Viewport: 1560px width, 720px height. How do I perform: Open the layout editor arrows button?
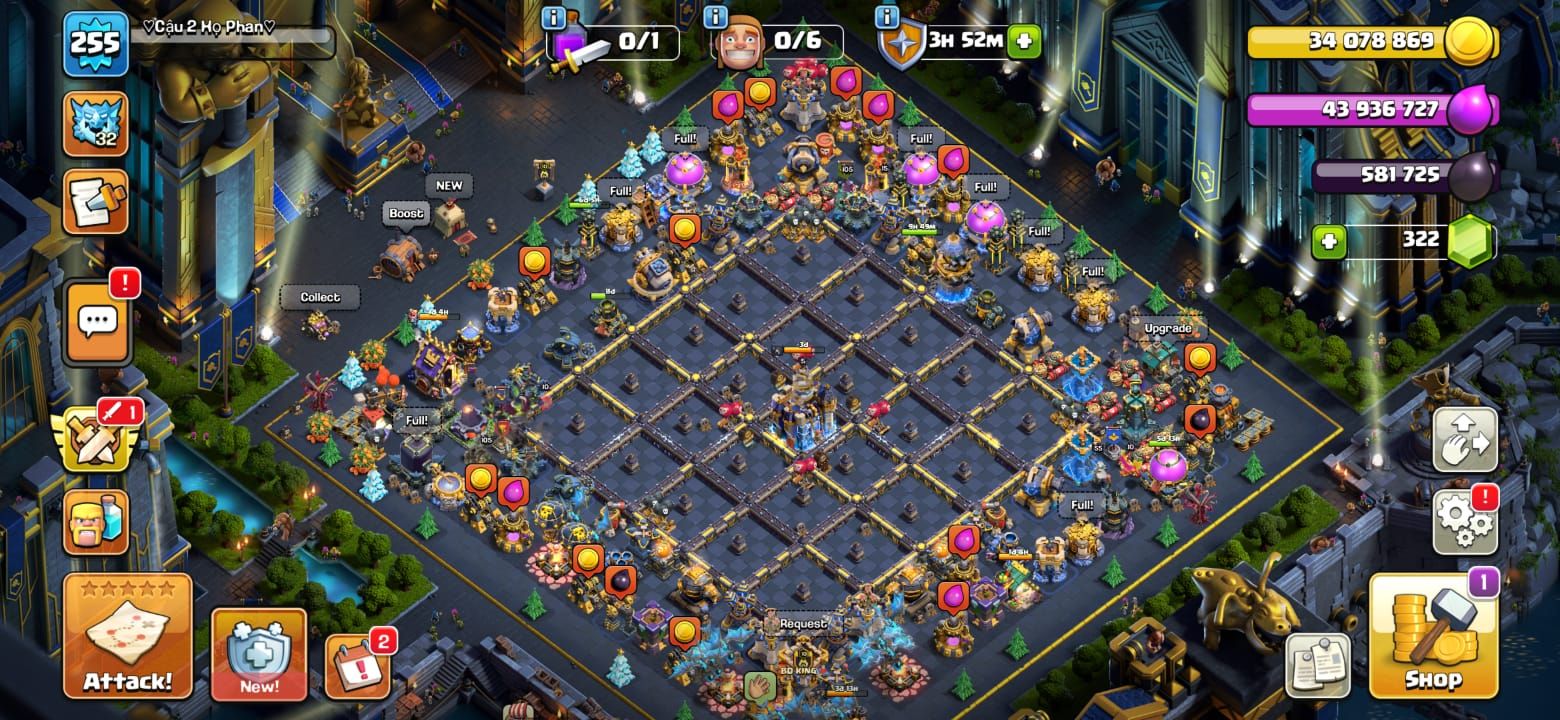tap(1465, 440)
